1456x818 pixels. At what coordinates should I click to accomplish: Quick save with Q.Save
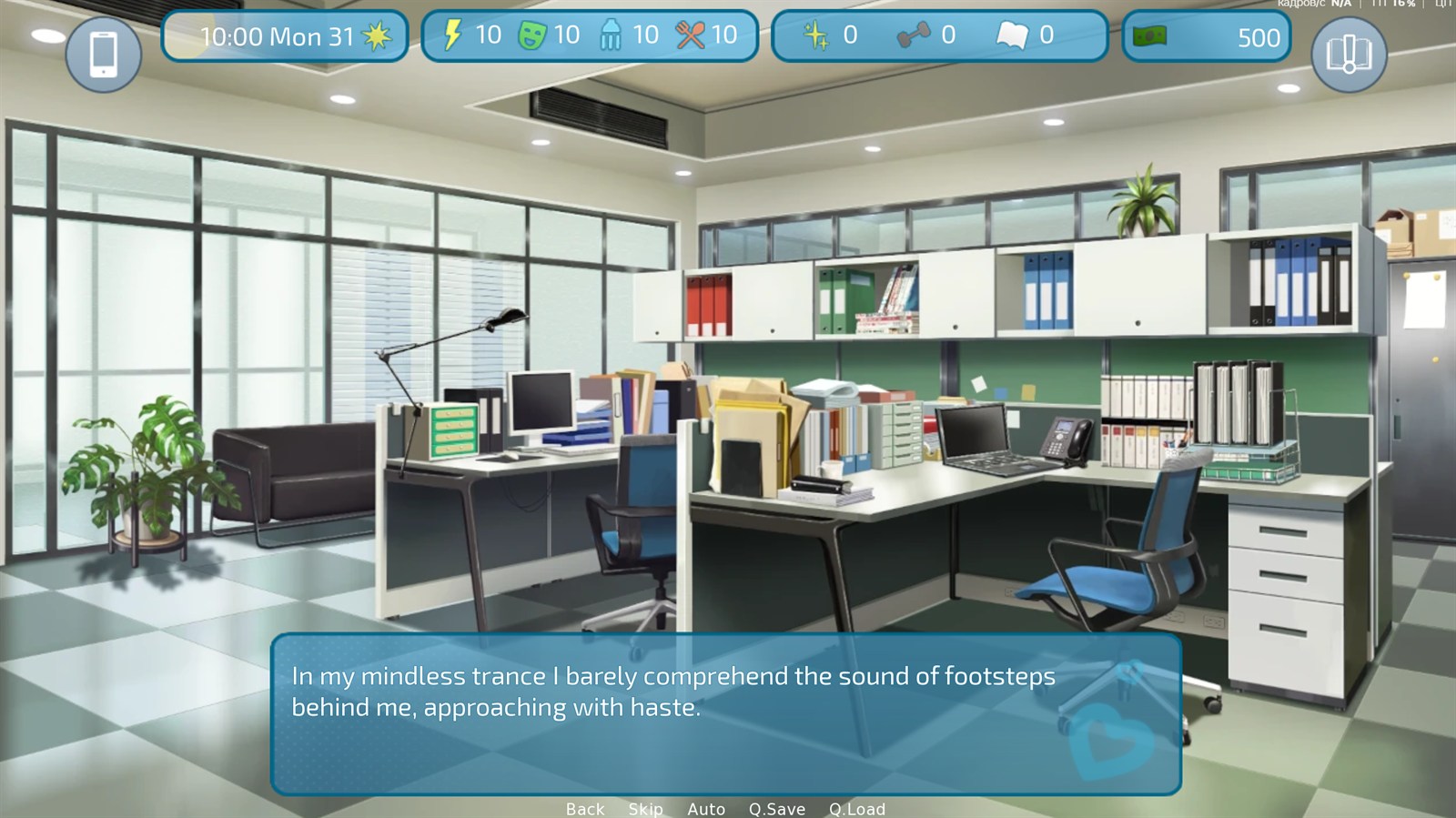tap(776, 809)
